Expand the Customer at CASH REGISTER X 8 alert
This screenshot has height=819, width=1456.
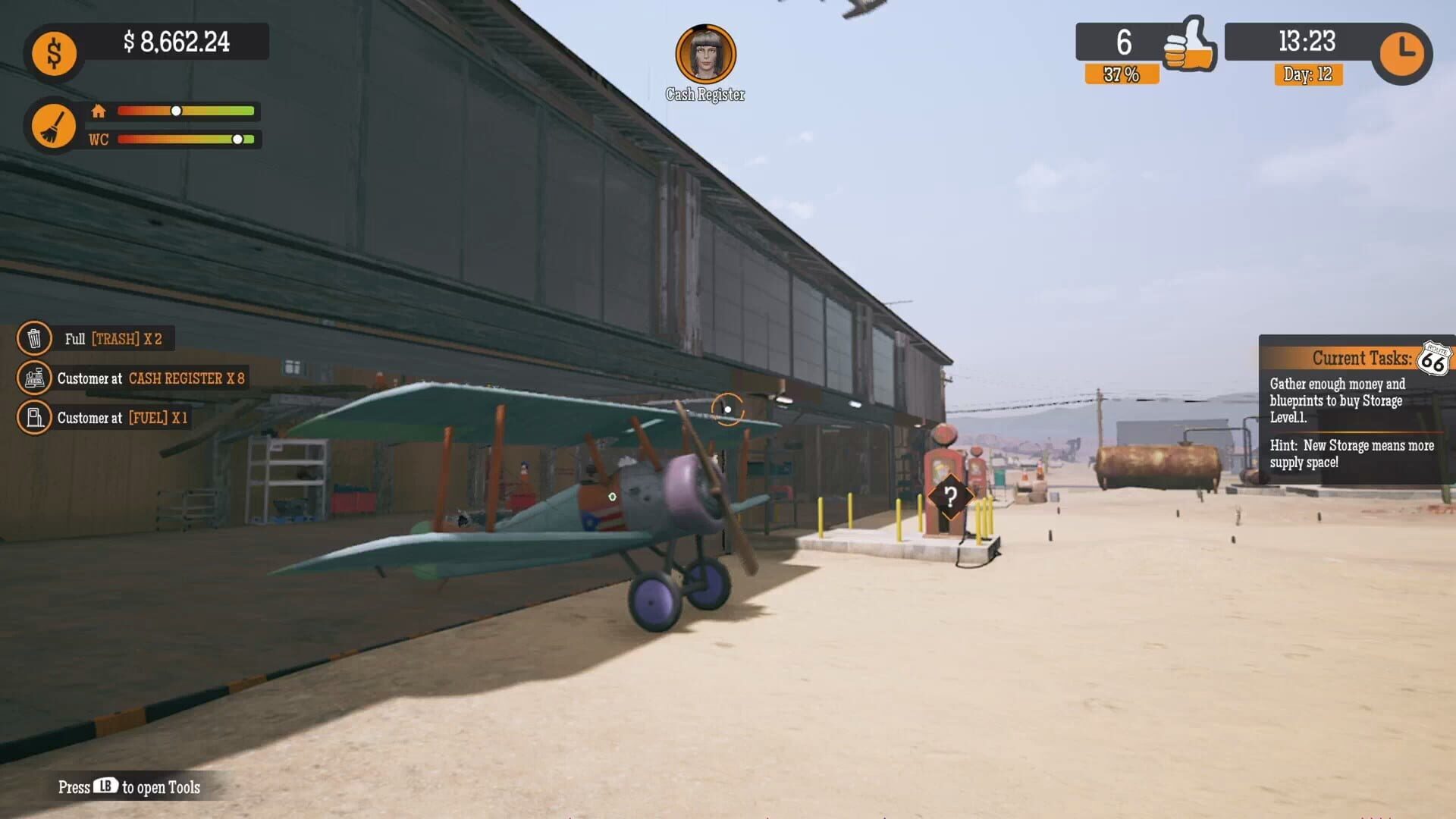pyautogui.click(x=152, y=378)
